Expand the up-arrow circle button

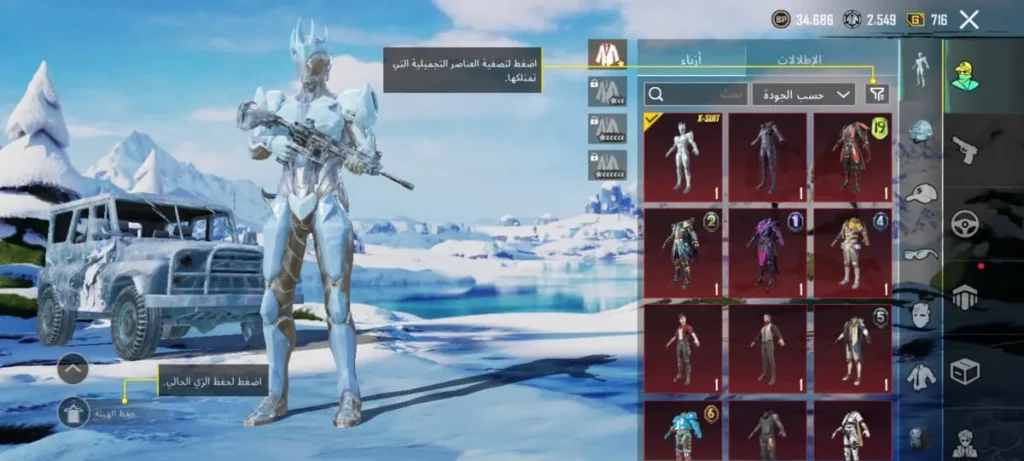point(74,368)
